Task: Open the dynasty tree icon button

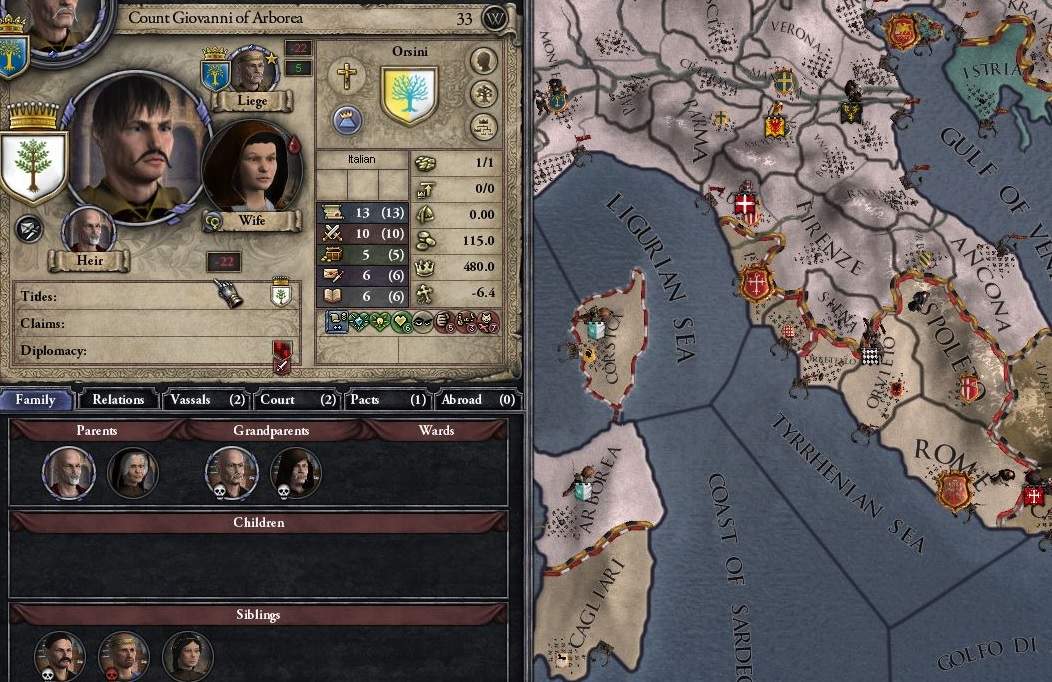Action: 484,94
